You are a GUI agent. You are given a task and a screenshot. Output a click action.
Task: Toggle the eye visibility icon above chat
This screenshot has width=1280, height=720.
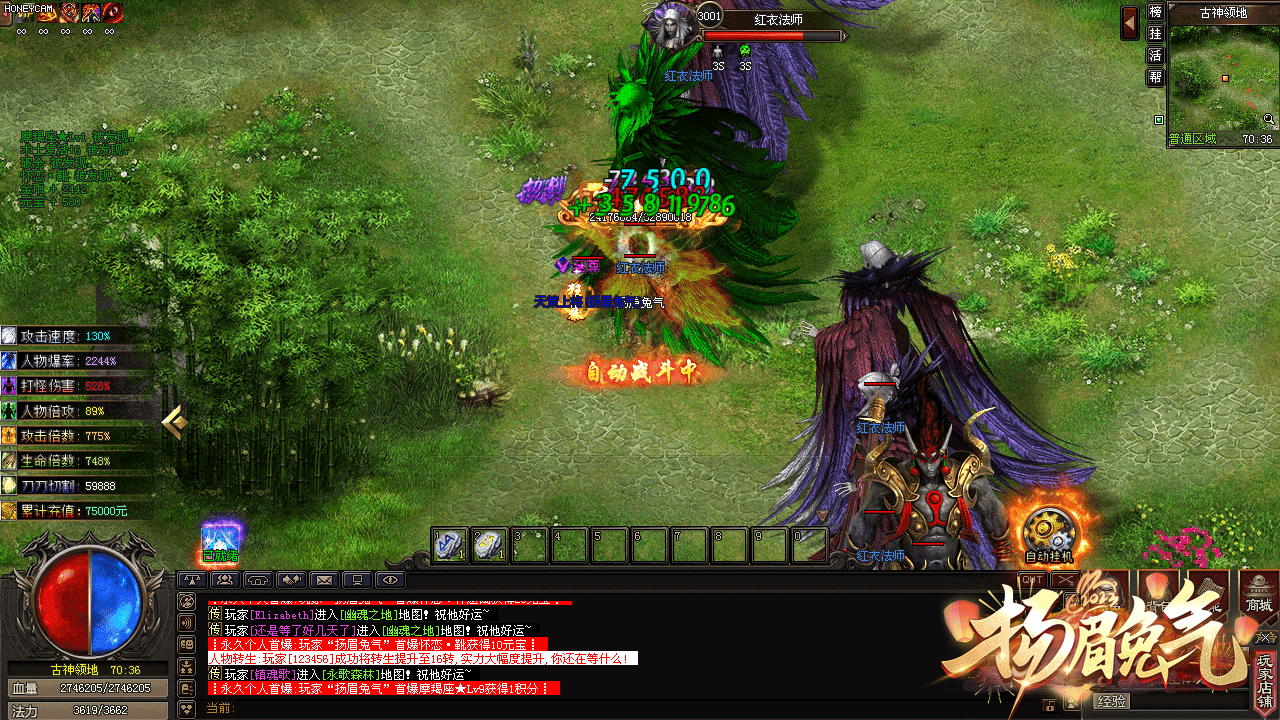tap(390, 579)
